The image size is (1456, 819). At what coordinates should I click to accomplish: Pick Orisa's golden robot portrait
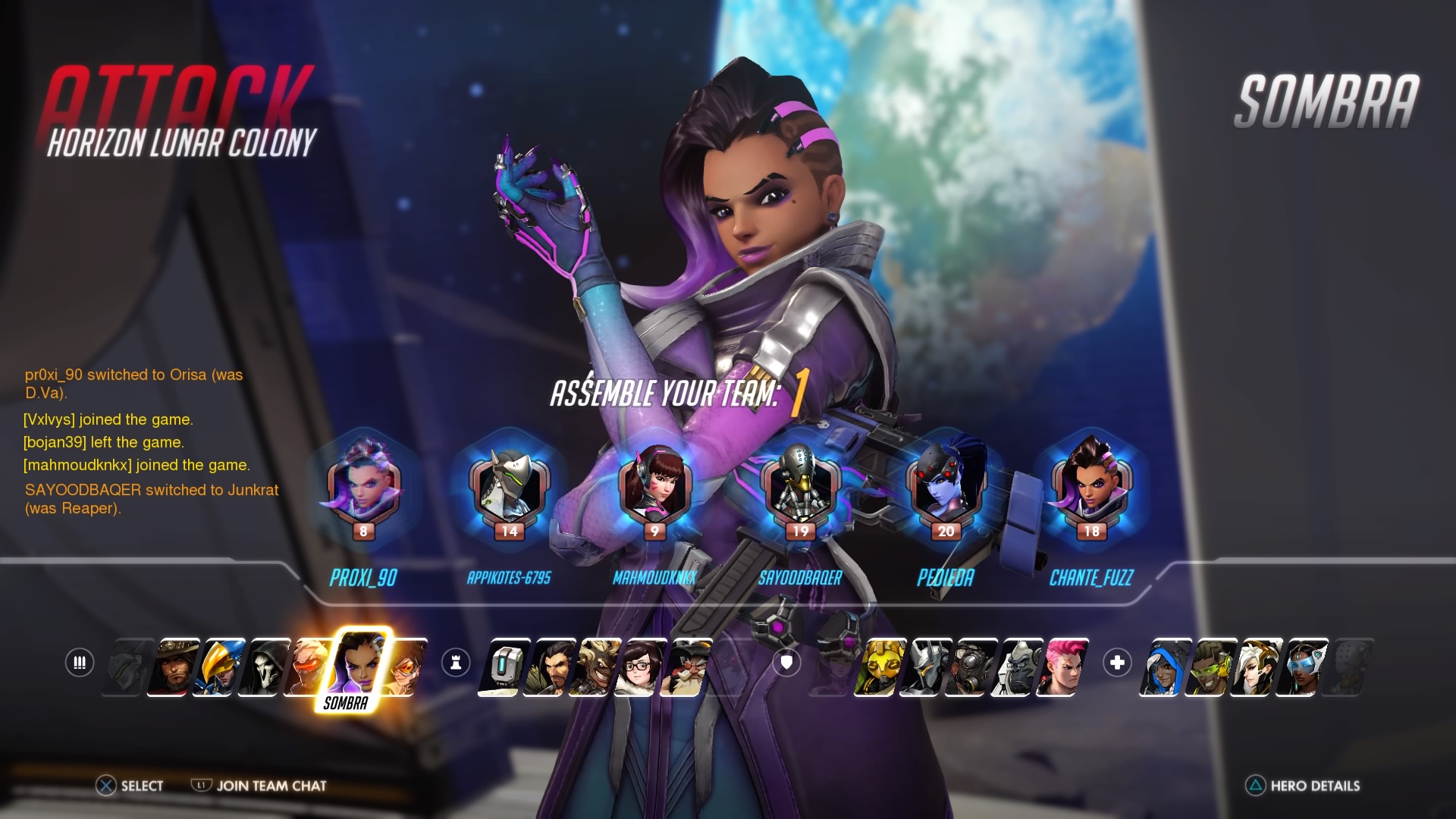click(878, 667)
